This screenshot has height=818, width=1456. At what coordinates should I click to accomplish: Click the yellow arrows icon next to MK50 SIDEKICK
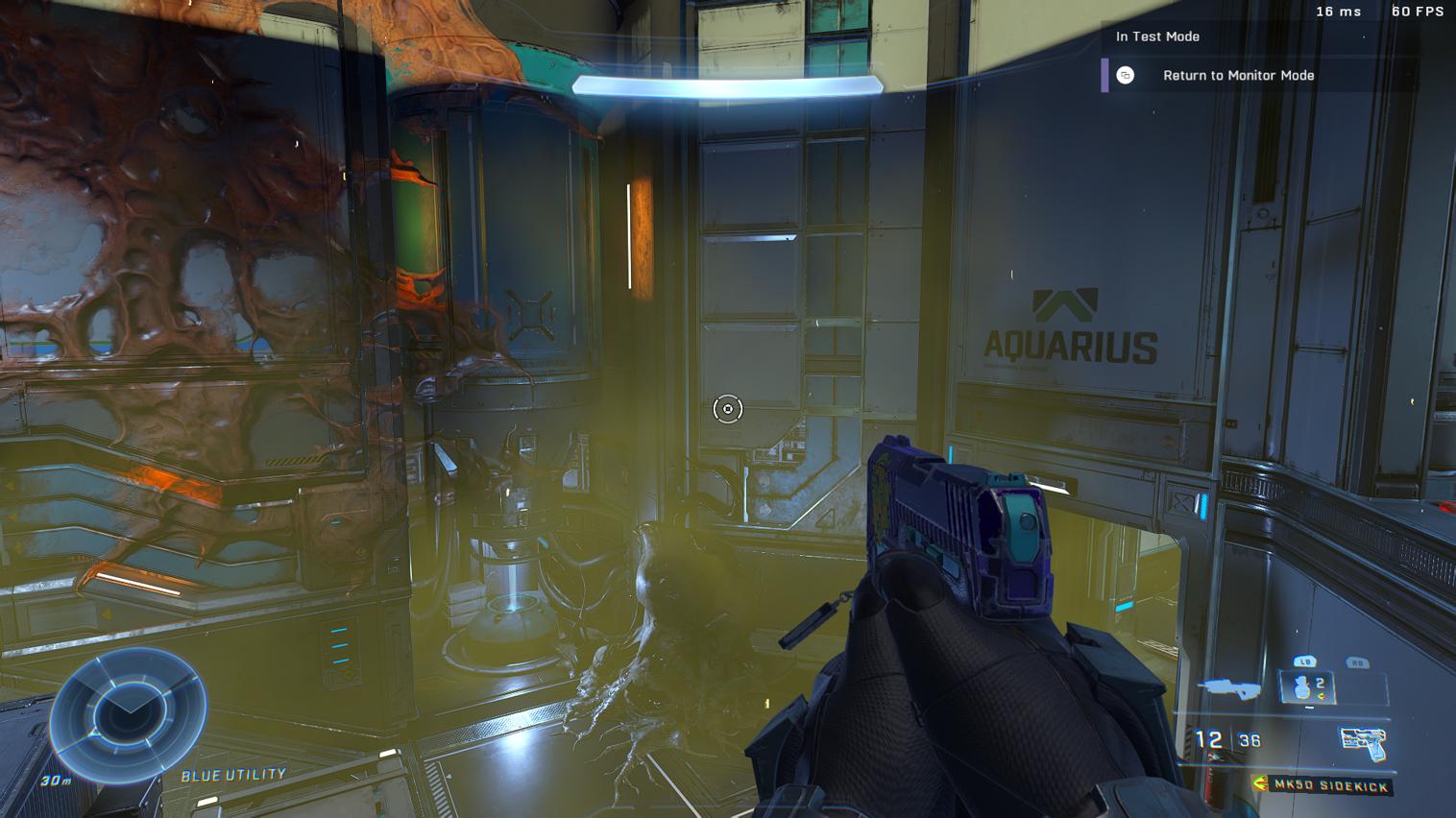point(1257,783)
